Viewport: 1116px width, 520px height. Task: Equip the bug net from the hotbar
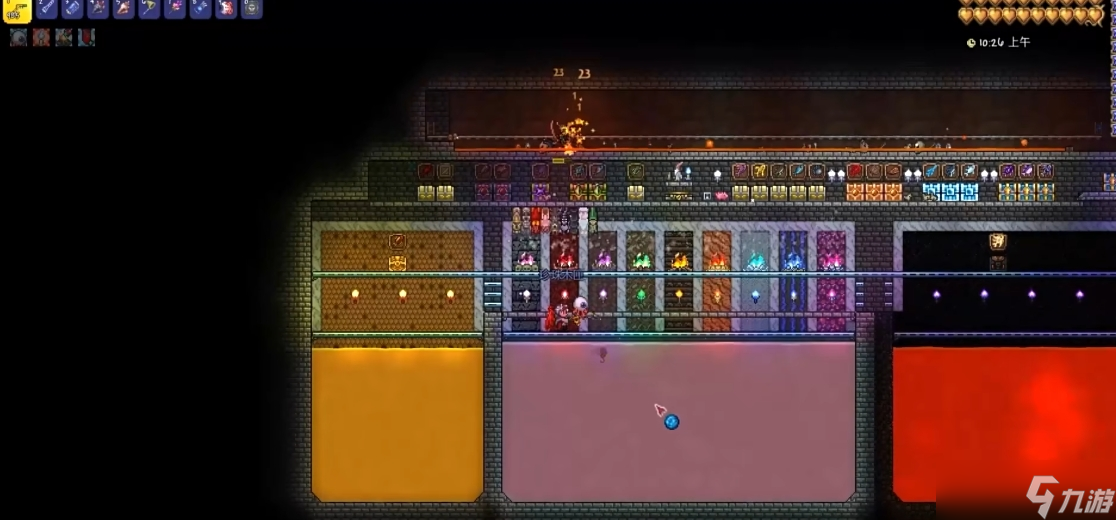coord(149,9)
